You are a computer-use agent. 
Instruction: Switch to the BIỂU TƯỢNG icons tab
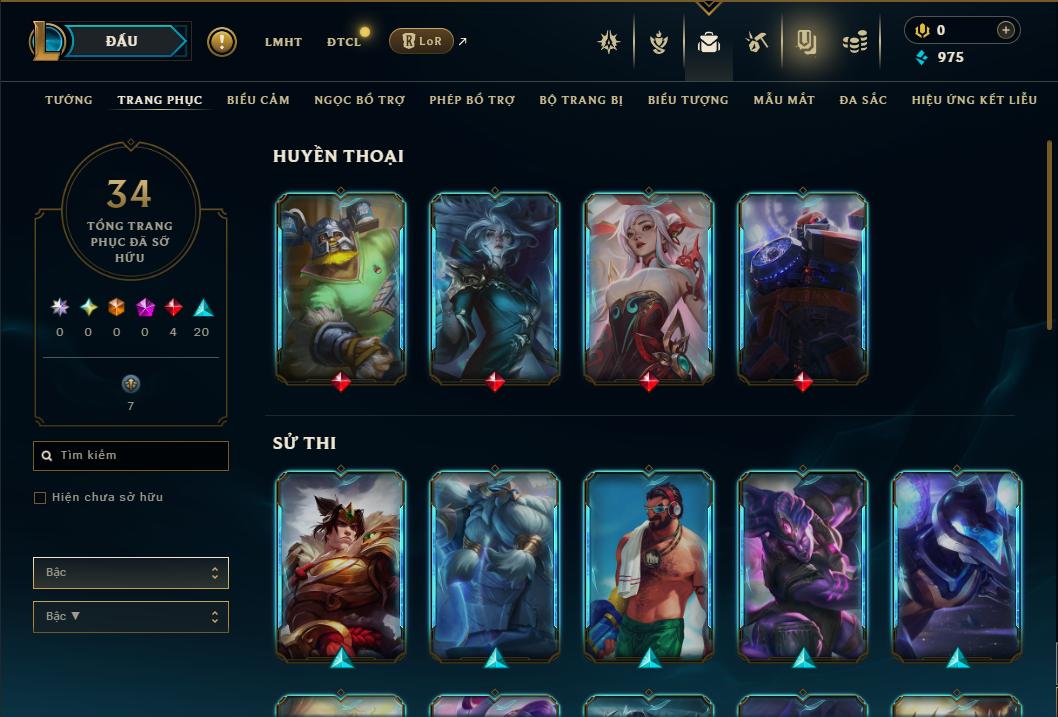coord(688,100)
